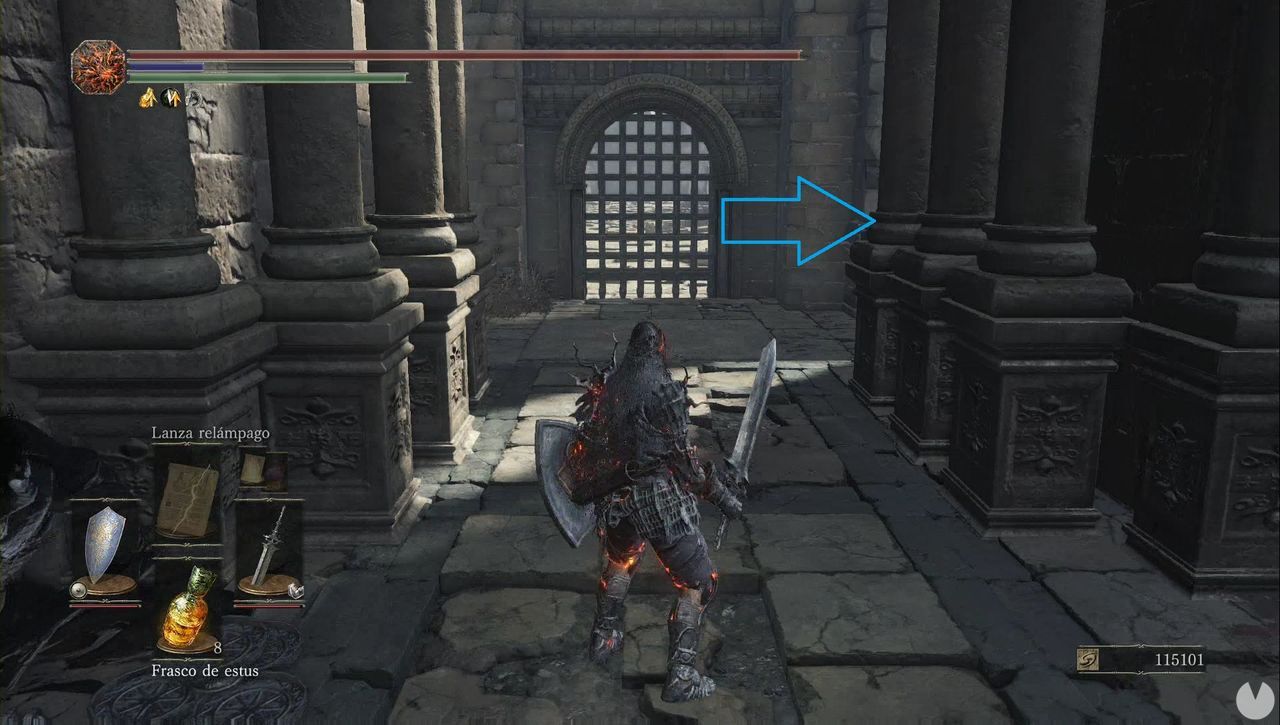Click the golden buff effect icon under the bars
The height and width of the screenshot is (725, 1280).
coord(149,97)
